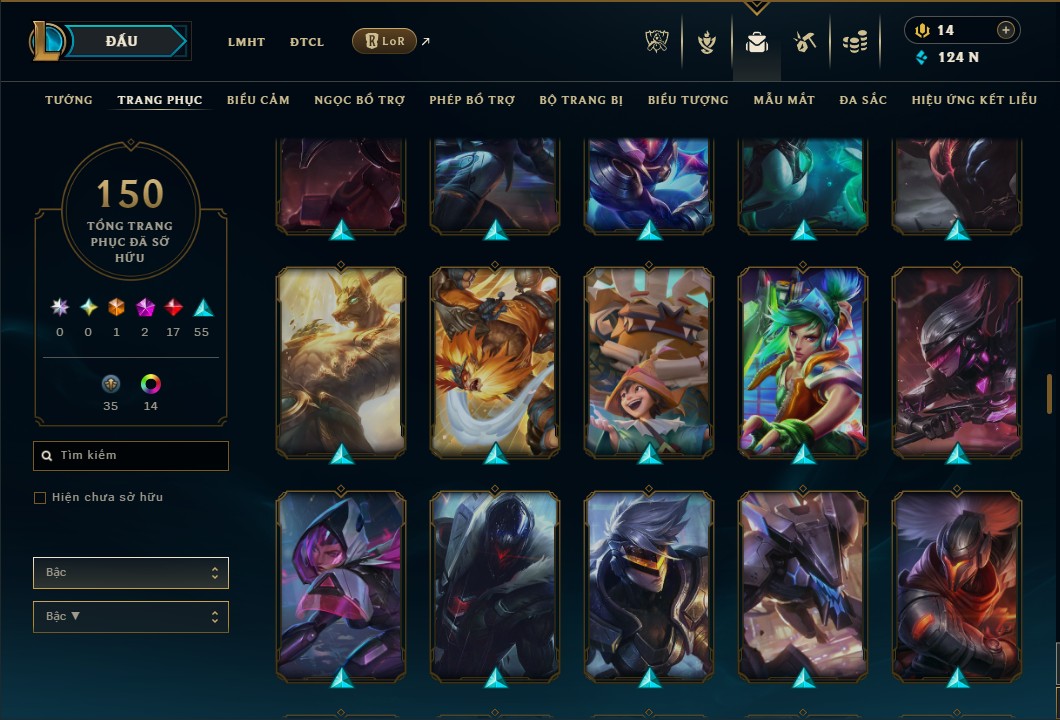This screenshot has height=720, width=1060.
Task: Click the ĐẤU play button
Action: coord(121,41)
